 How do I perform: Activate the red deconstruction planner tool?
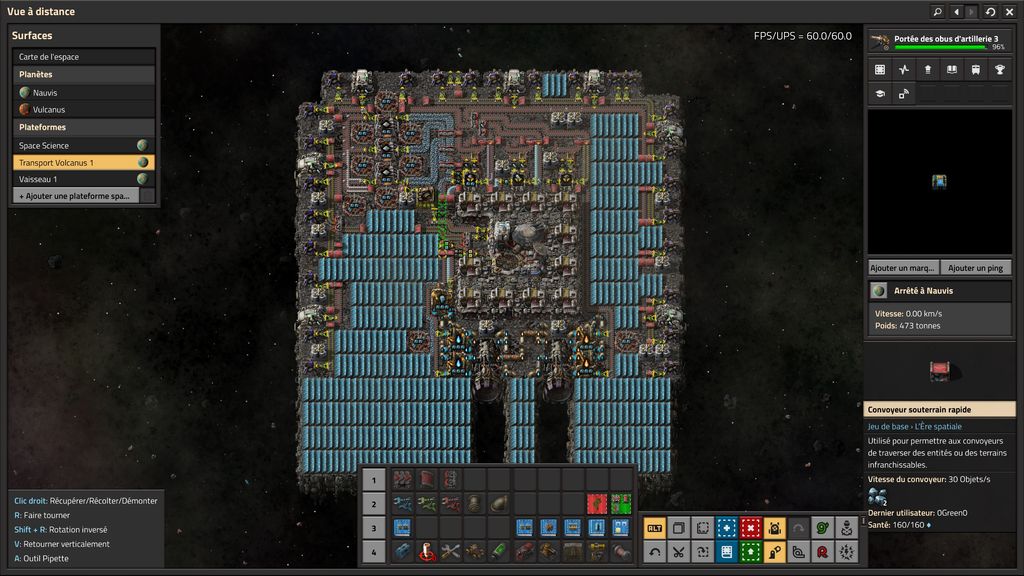(x=751, y=528)
